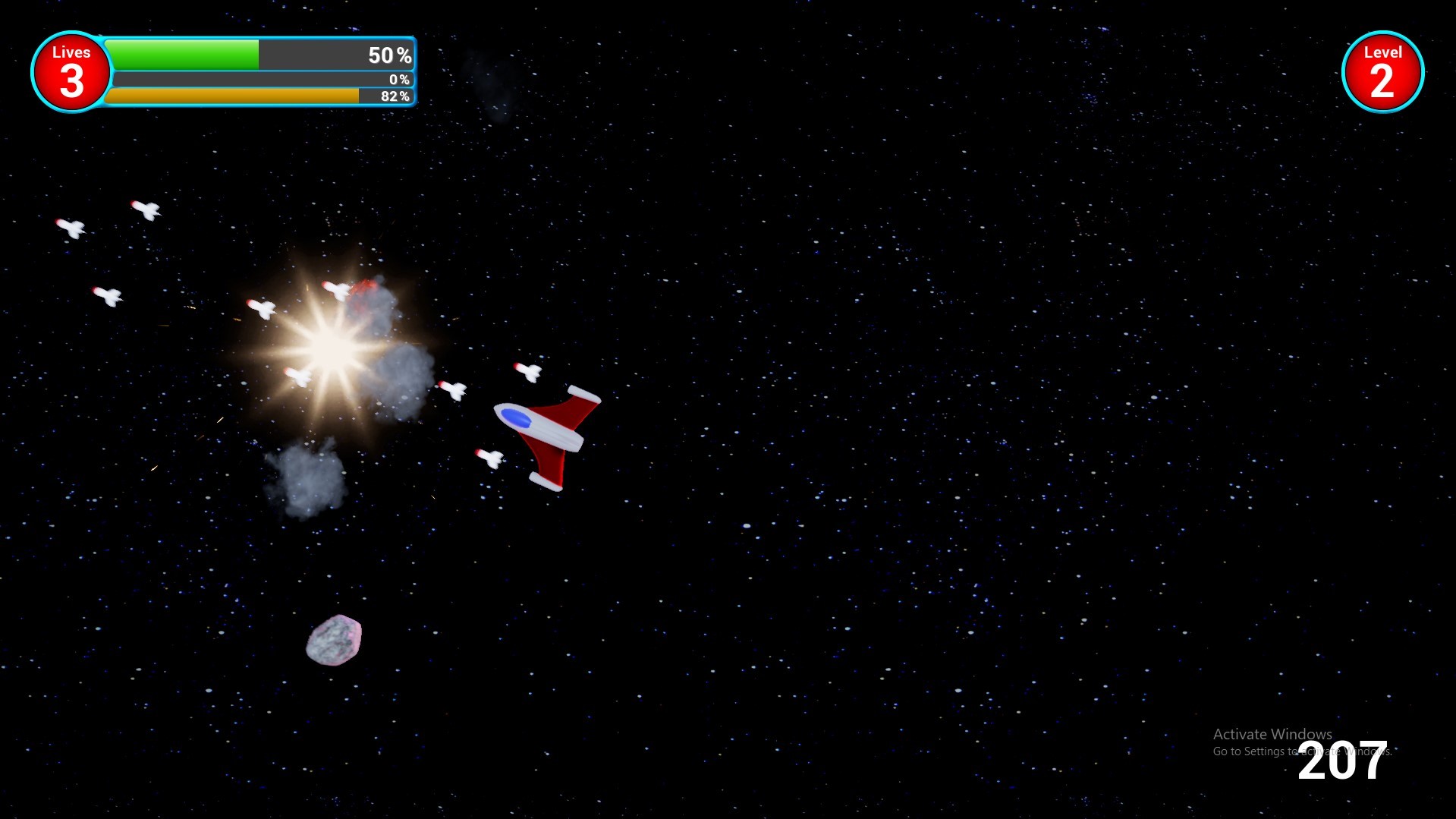1456x819 pixels.
Task: Click the Lives counter showing 3
Action: tap(71, 72)
